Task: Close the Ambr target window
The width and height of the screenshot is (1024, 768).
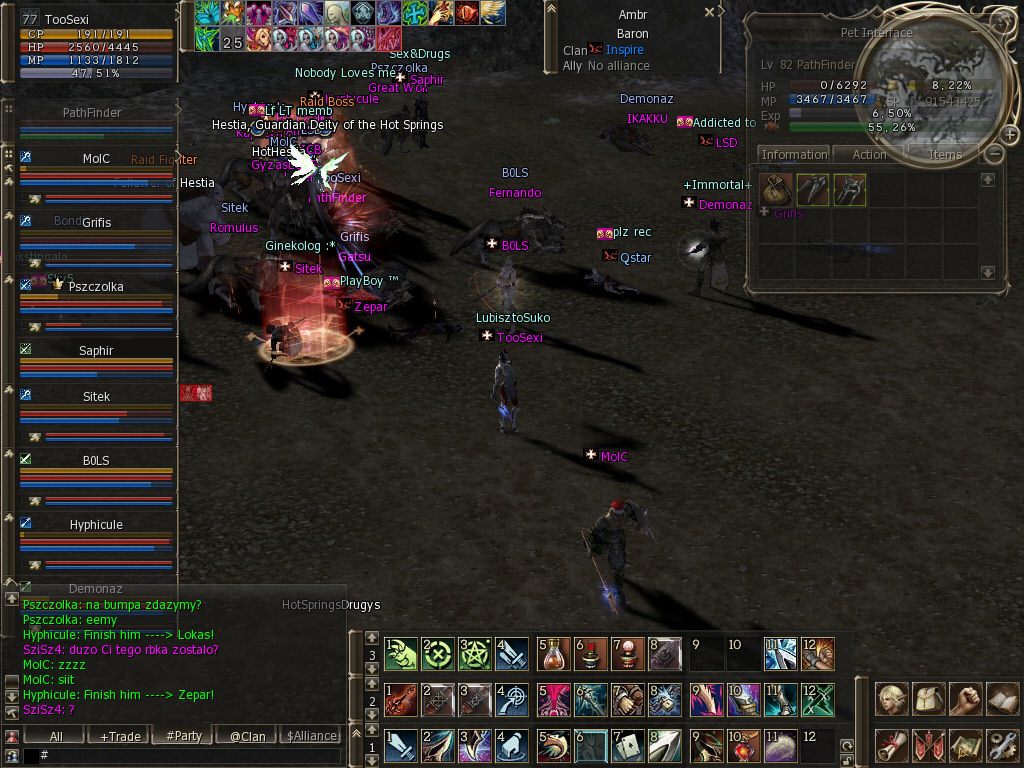Action: 709,13
